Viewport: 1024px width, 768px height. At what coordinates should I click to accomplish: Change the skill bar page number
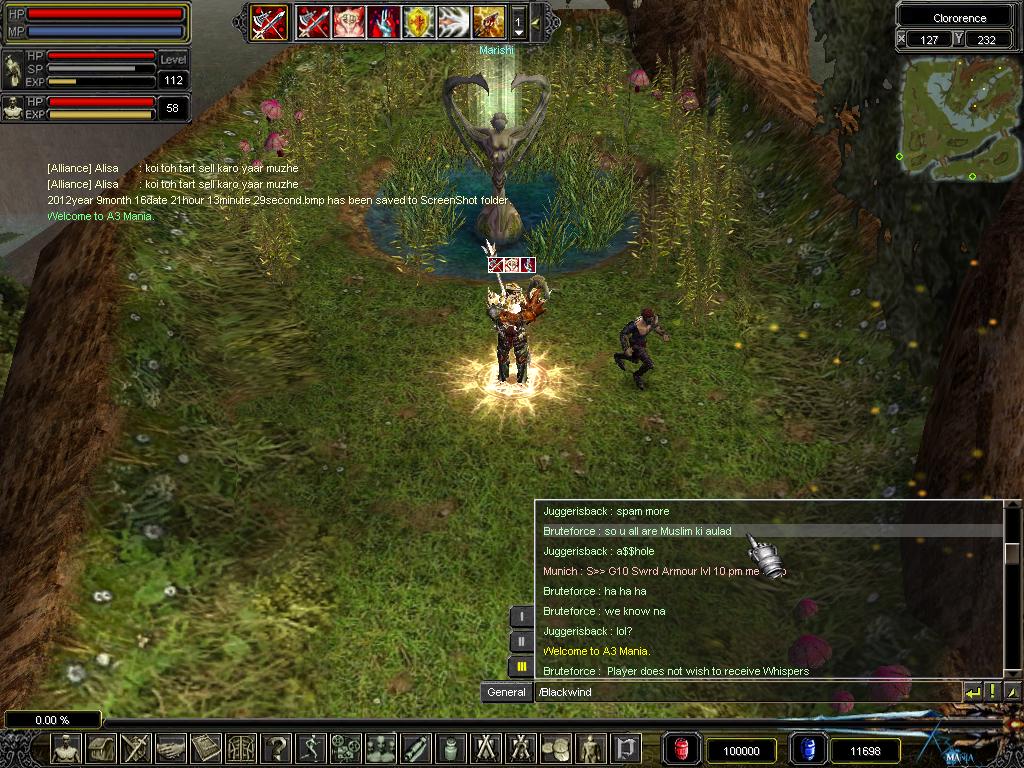(518, 21)
